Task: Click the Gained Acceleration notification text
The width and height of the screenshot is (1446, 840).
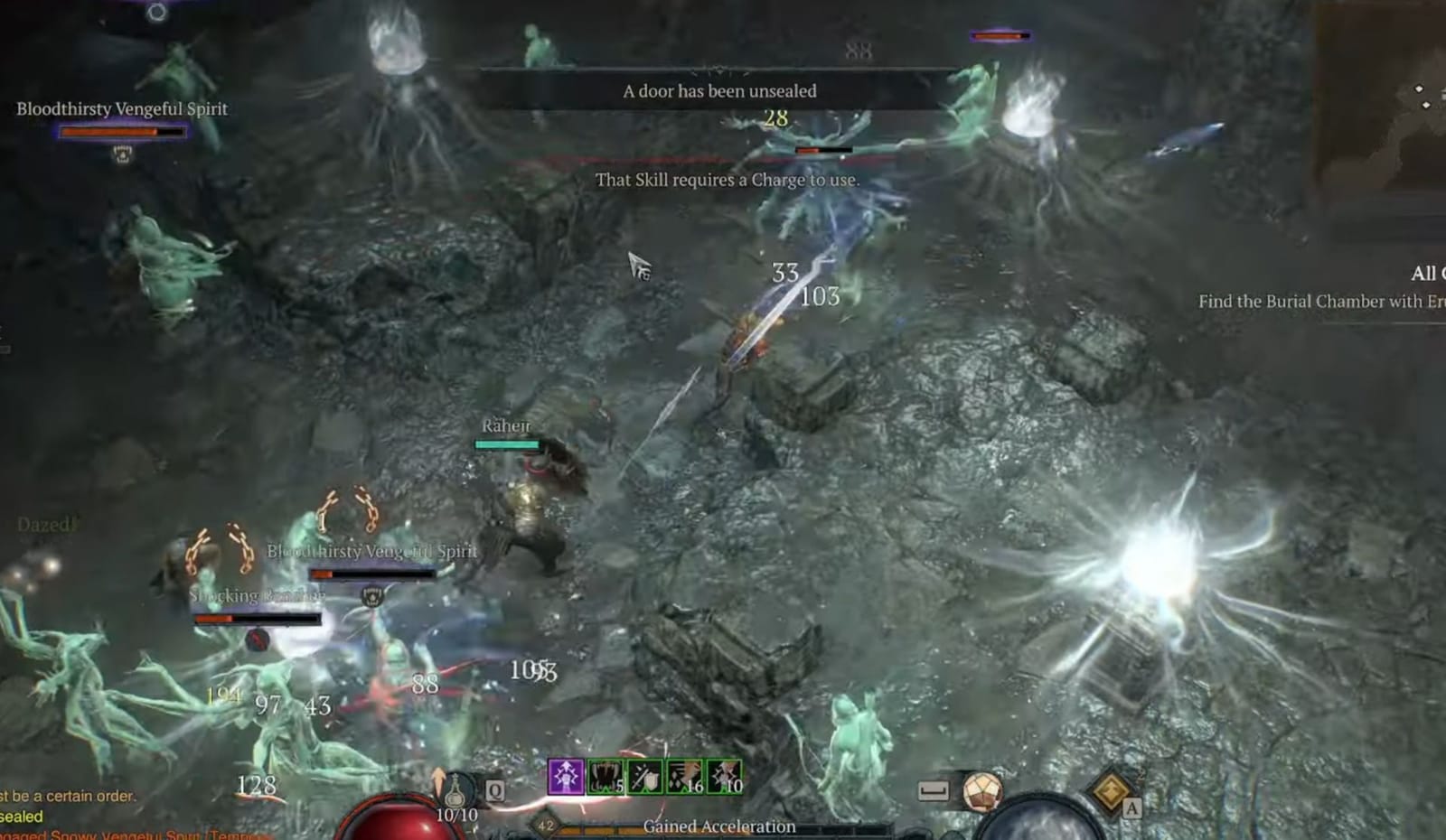Action: coord(718,826)
